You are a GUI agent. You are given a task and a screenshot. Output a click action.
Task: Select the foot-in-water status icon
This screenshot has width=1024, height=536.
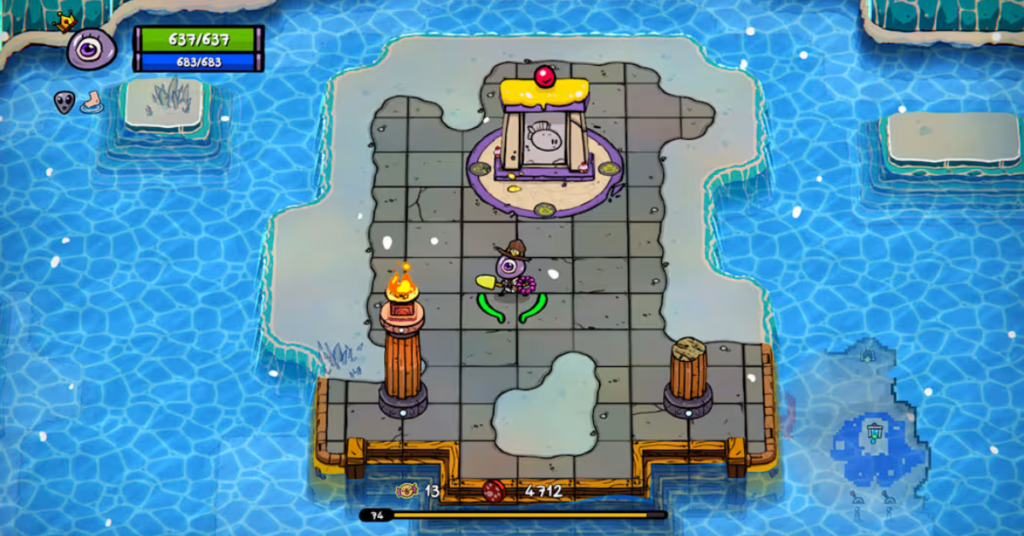[91, 101]
